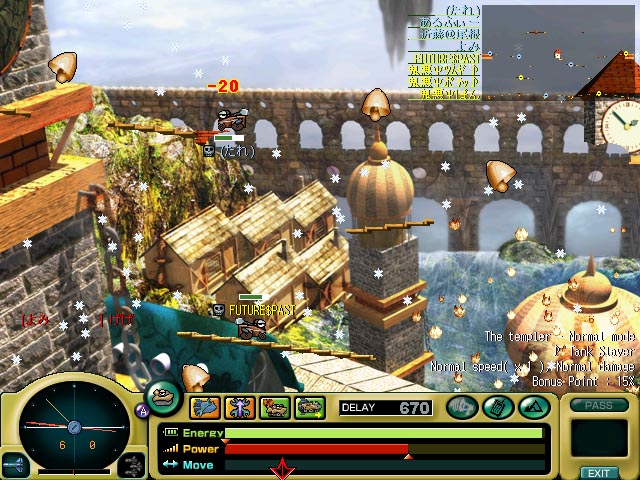Open the minimap overview panel
The width and height of the screenshot is (640, 480).
[560, 50]
